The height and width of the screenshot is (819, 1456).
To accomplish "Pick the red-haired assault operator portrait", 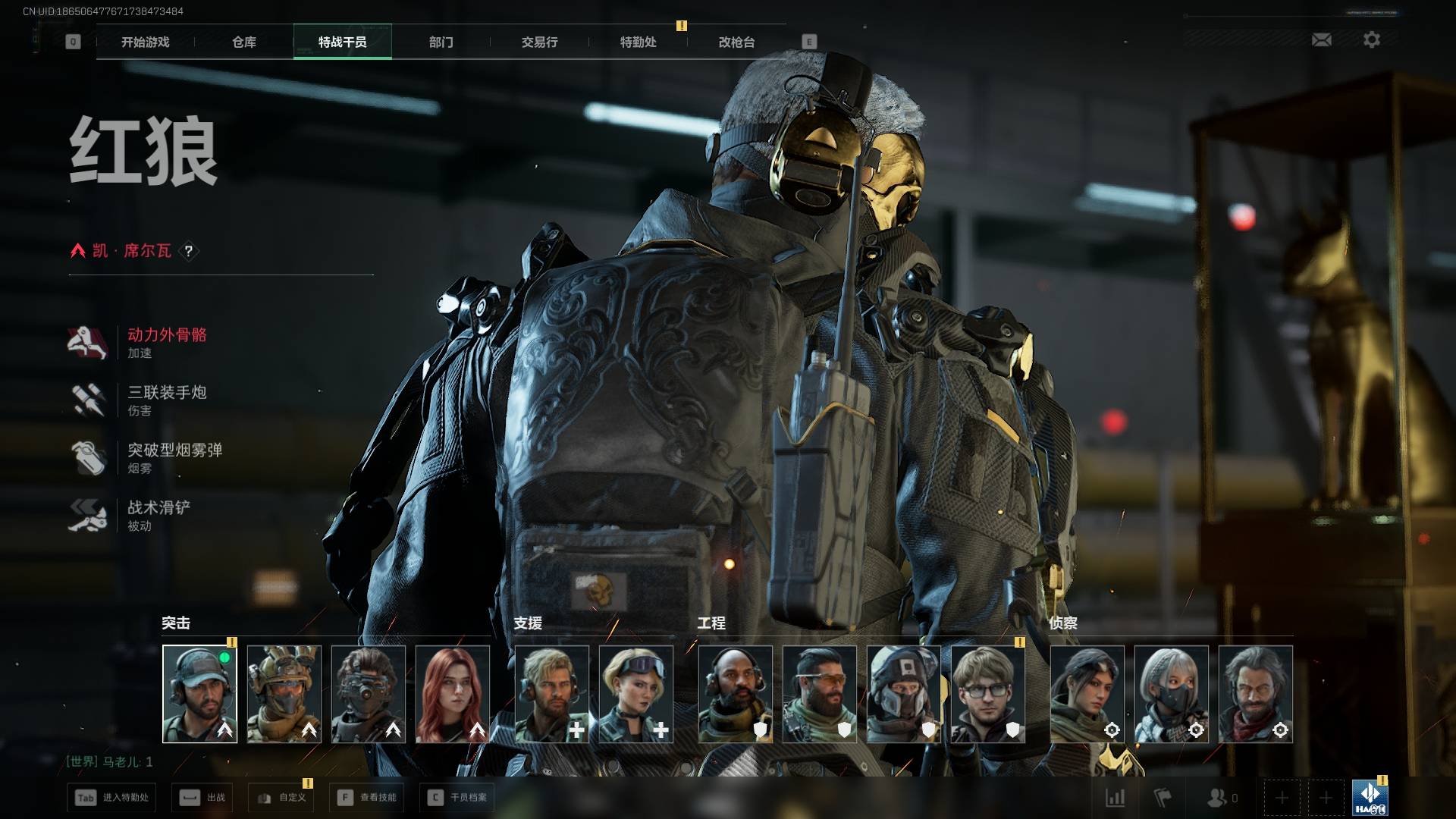I will point(453,694).
